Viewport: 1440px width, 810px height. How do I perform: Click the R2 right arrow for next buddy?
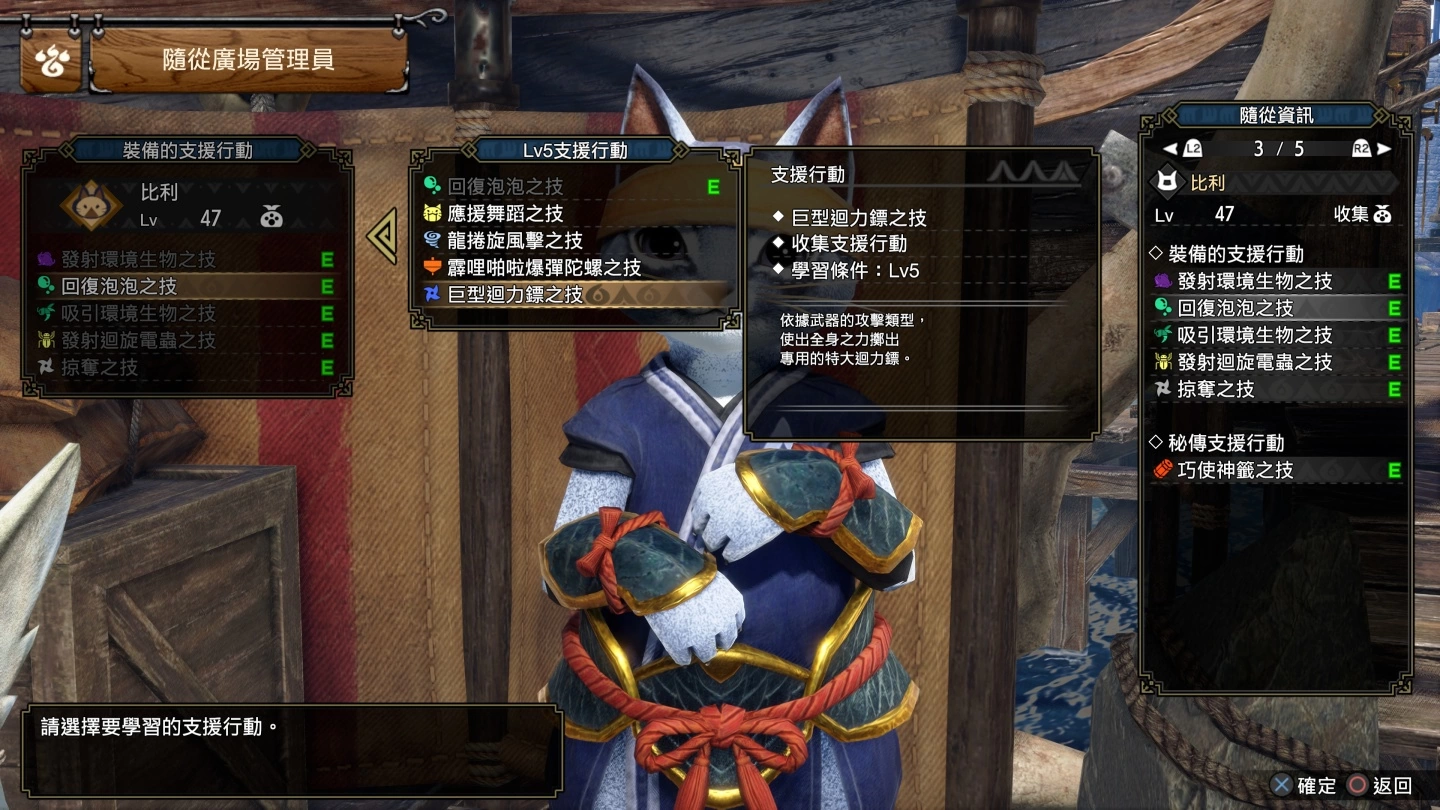pyautogui.click(x=1385, y=148)
